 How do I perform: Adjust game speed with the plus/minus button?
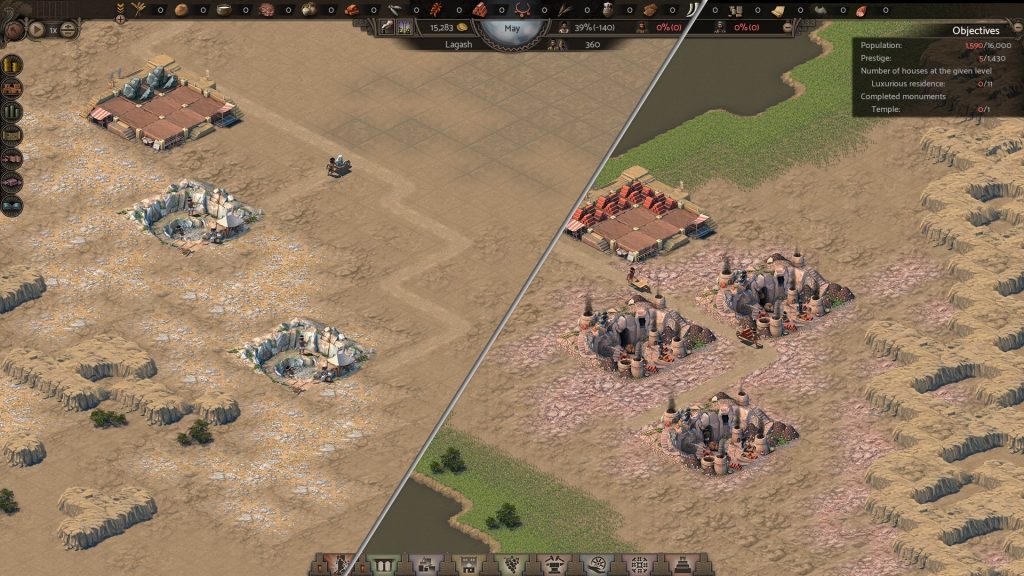pos(69,30)
